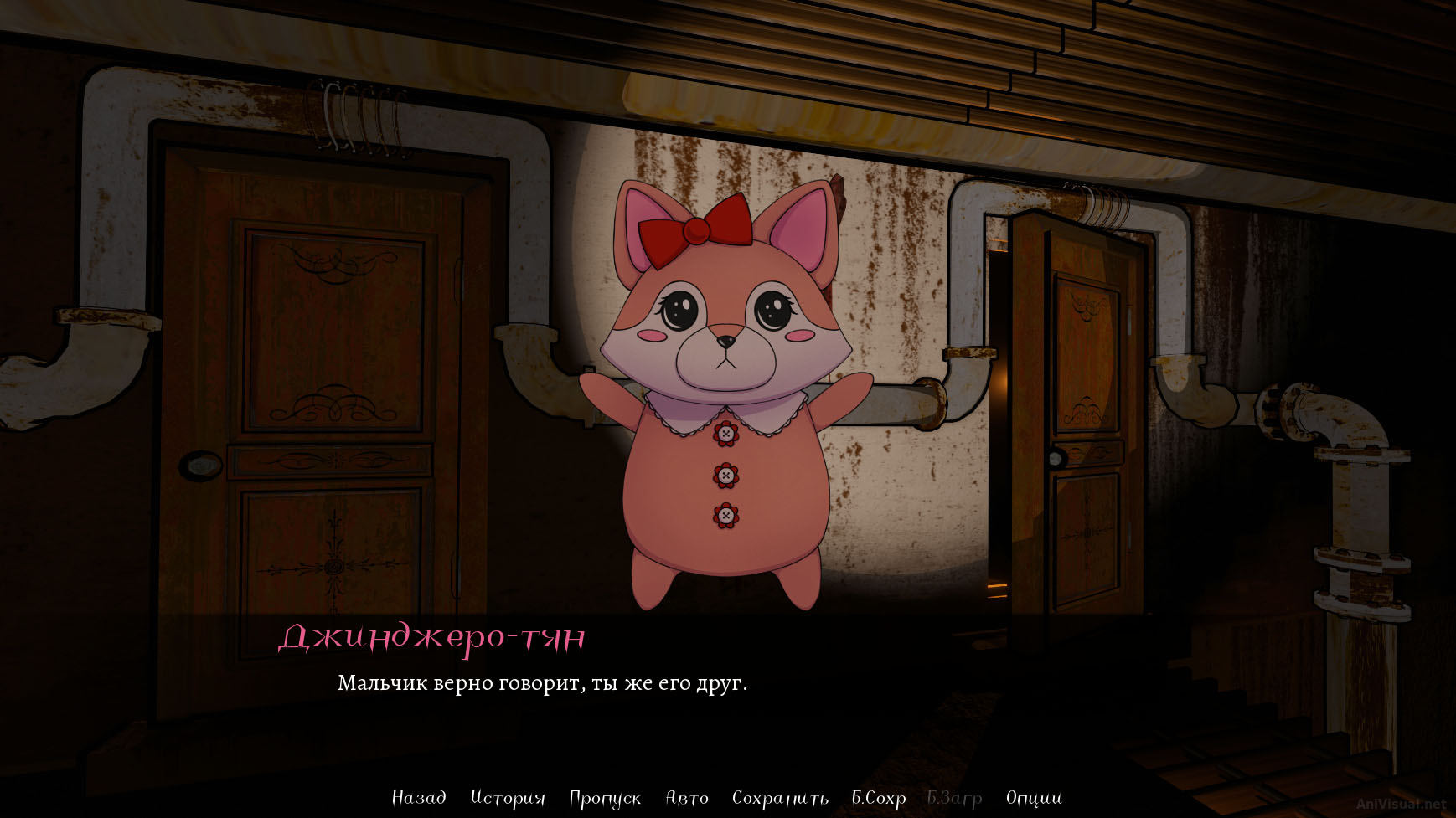The height and width of the screenshot is (818, 1456).
Task: Open the История dialogue log
Action: pos(507,798)
